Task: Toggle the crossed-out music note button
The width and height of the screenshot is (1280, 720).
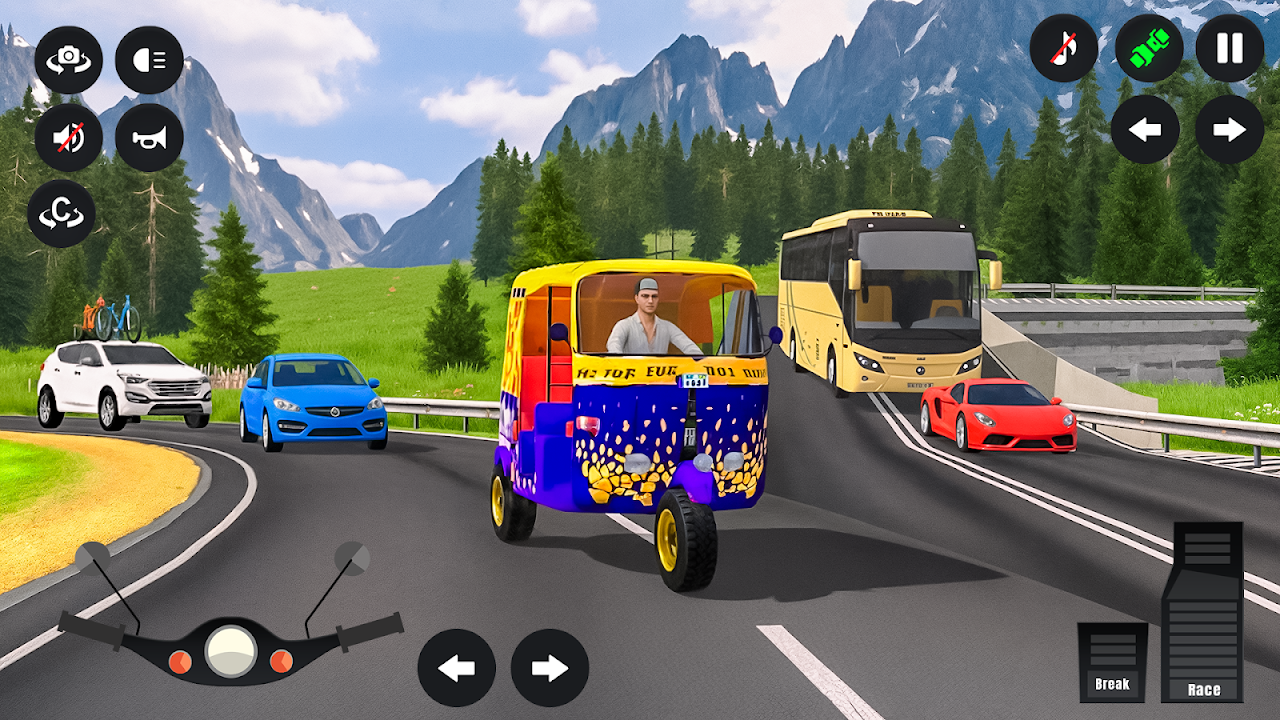Action: click(x=1064, y=48)
